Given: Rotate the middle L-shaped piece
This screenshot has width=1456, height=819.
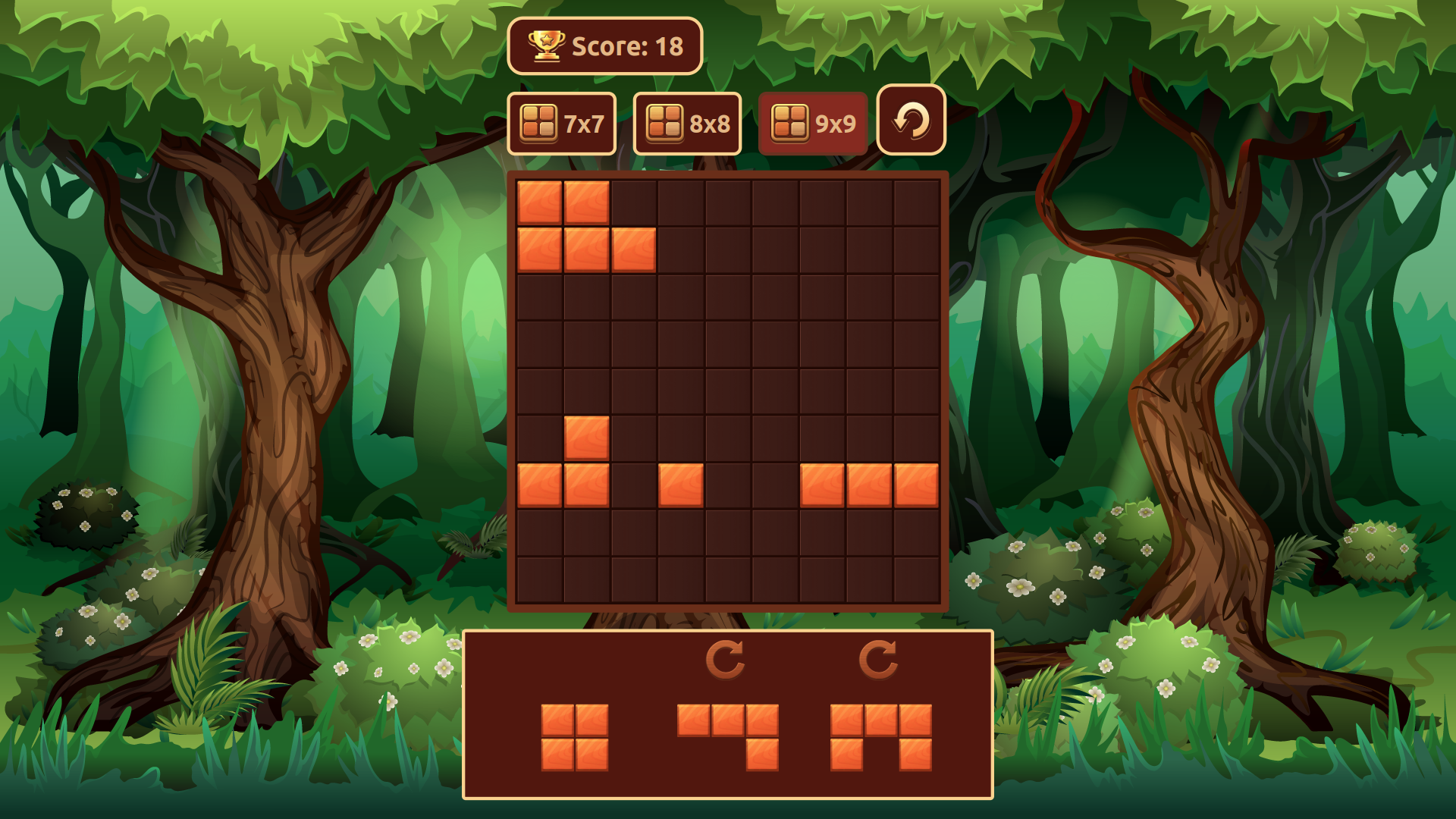Looking at the screenshot, I should [x=726, y=658].
